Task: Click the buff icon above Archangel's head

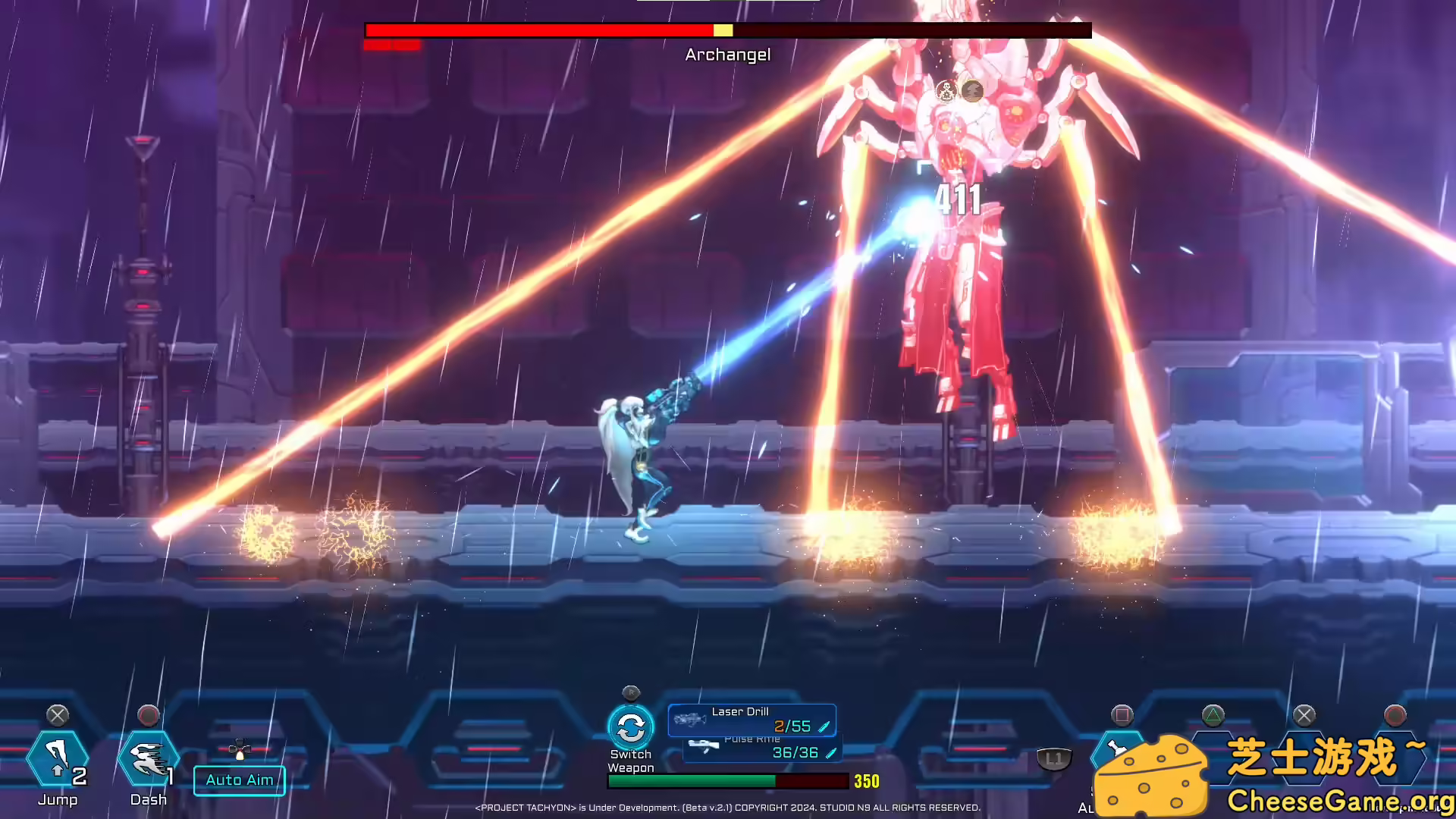Action: click(946, 90)
